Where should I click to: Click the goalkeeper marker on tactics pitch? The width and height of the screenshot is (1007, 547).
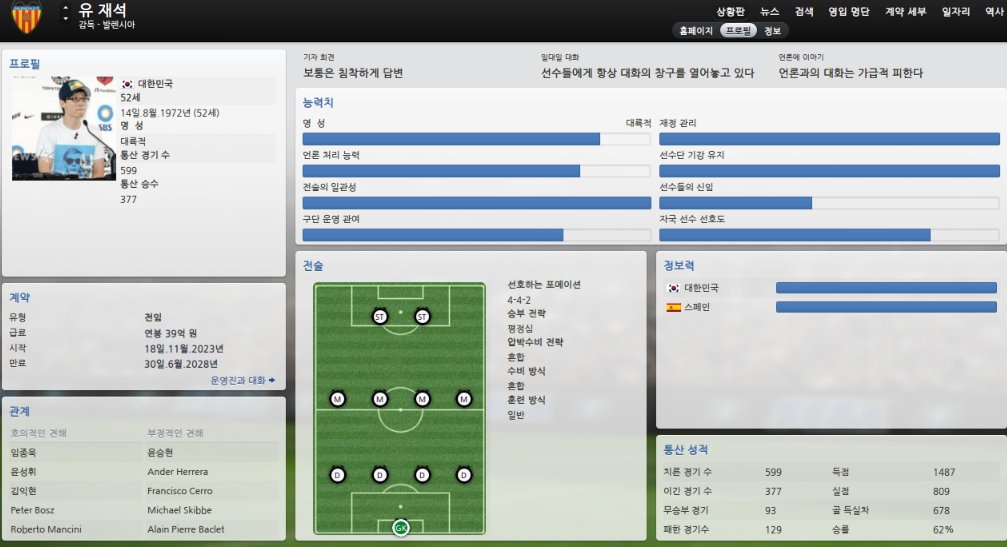coord(401,527)
